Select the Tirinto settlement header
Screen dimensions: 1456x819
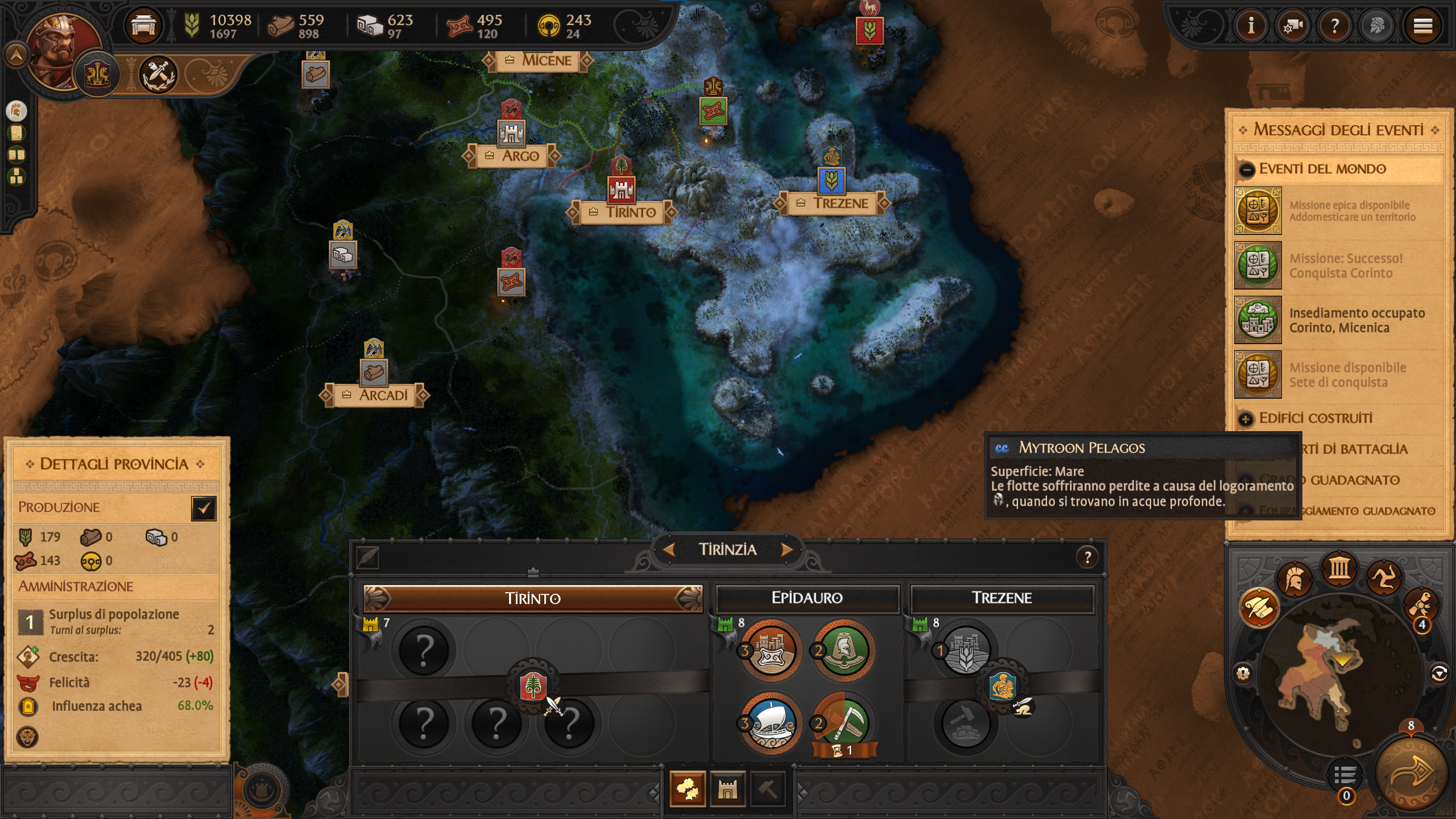(533, 598)
